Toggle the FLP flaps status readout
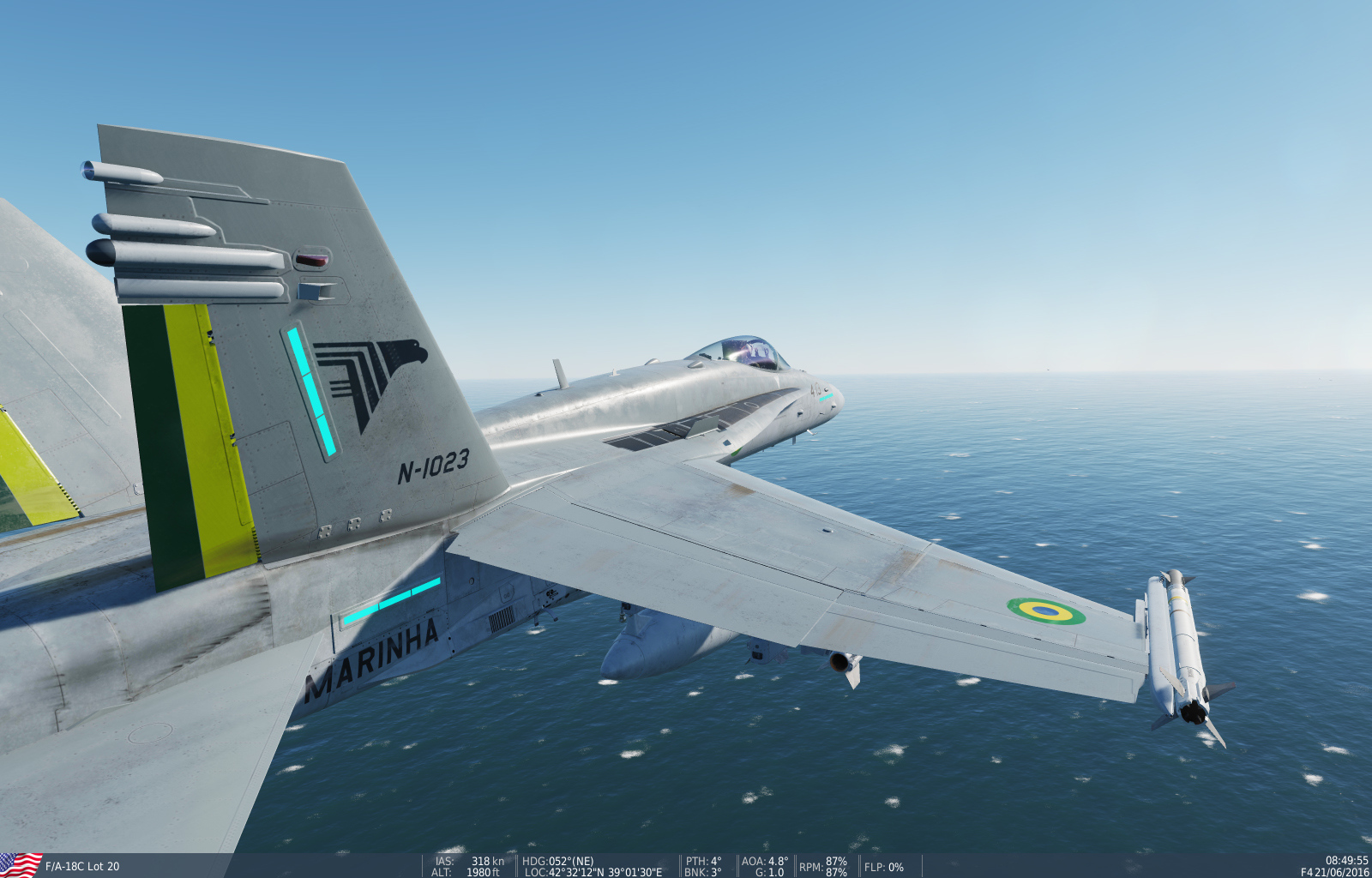 point(883,866)
